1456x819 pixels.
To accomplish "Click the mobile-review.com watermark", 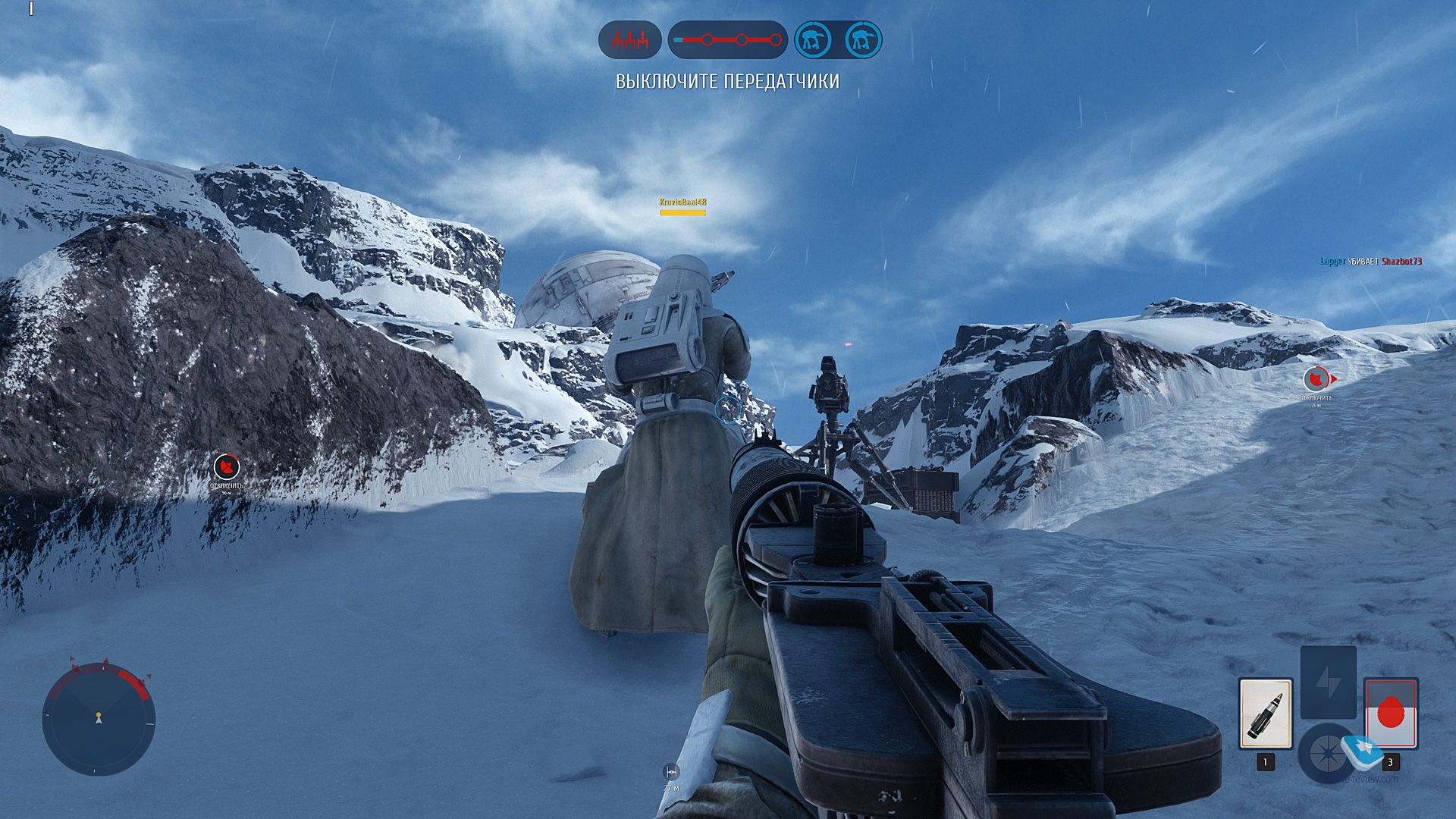I will [x=1365, y=778].
